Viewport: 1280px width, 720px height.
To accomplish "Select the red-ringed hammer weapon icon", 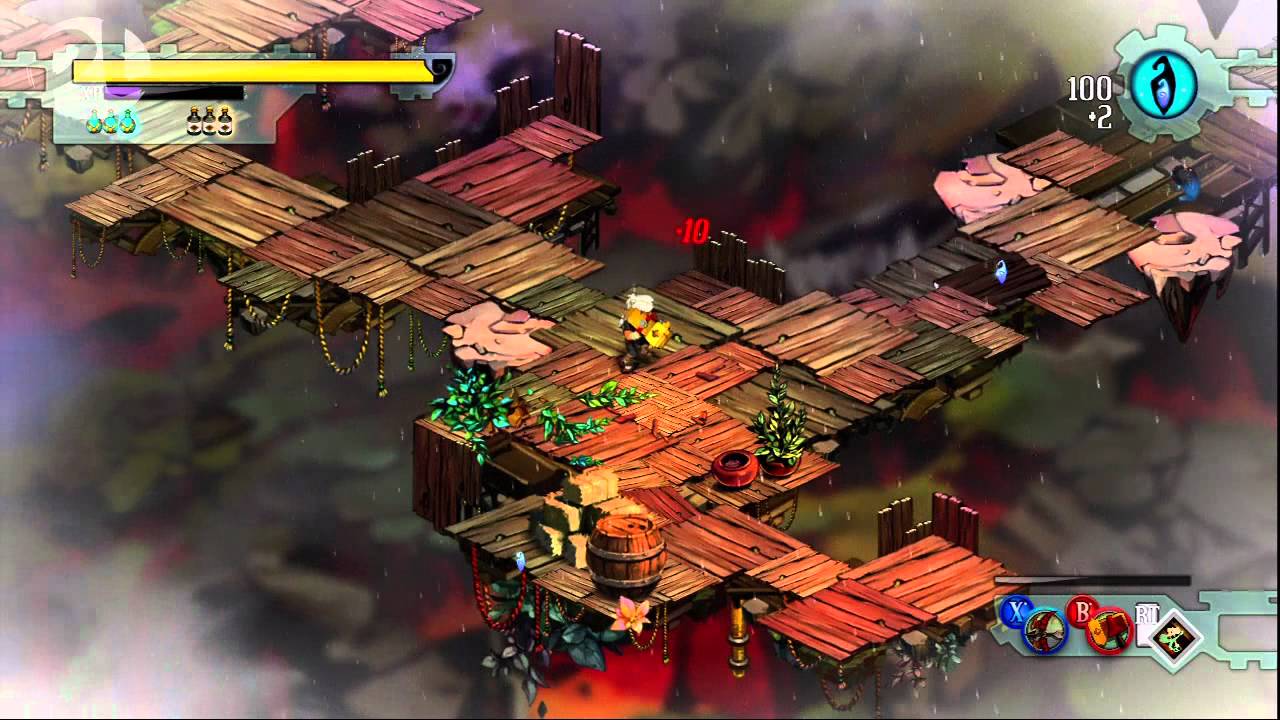I will coord(1108,631).
